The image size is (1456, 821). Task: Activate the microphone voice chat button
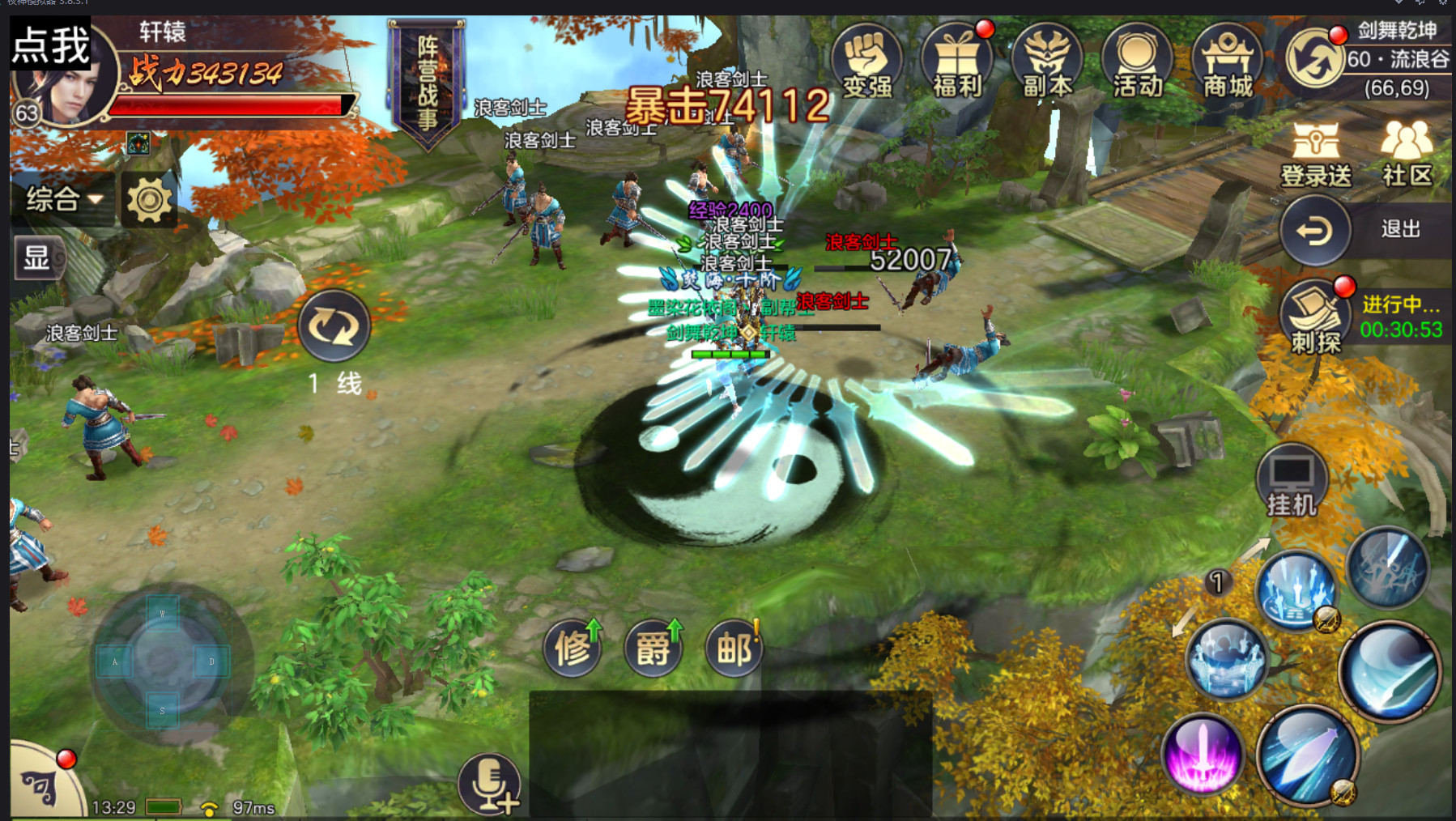488,784
